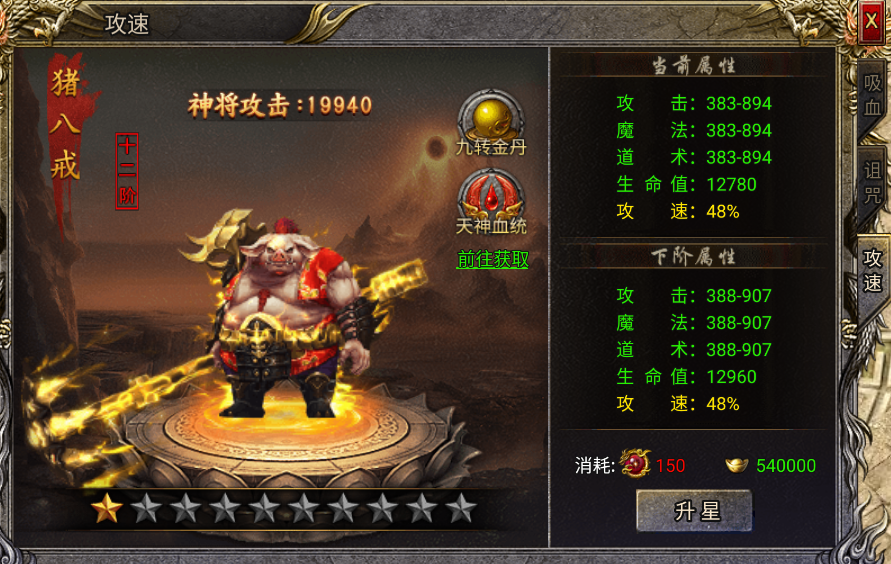Click the gold ingot cost icon
The width and height of the screenshot is (891, 564).
[x=738, y=465]
